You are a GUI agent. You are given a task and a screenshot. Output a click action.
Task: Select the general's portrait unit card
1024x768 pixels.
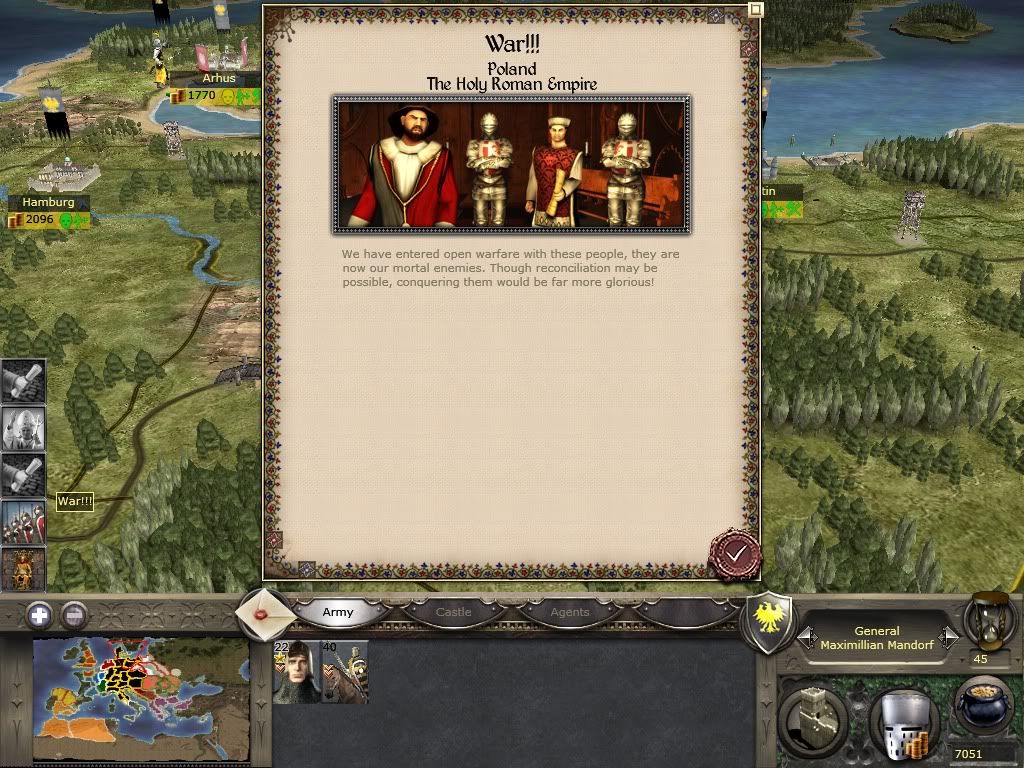296,672
